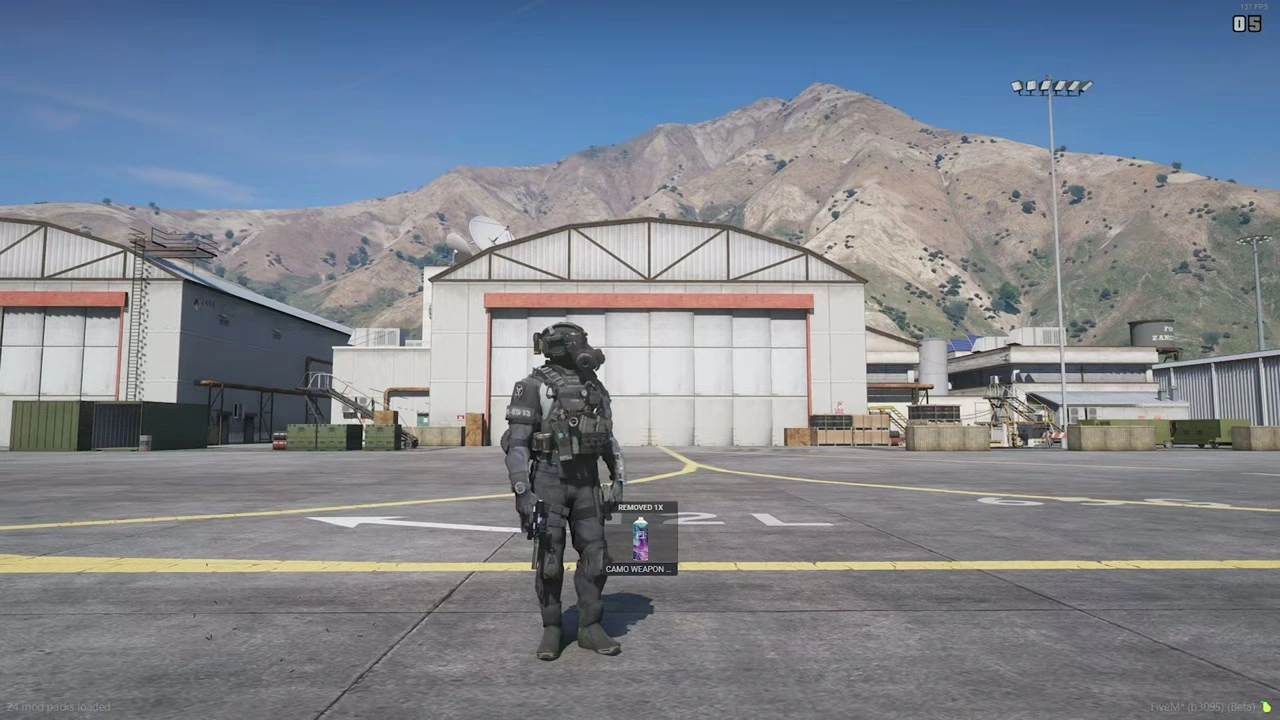Viewport: 1280px width, 720px height.
Task: Select the teal color swirl on spray can
Action: click(x=636, y=527)
